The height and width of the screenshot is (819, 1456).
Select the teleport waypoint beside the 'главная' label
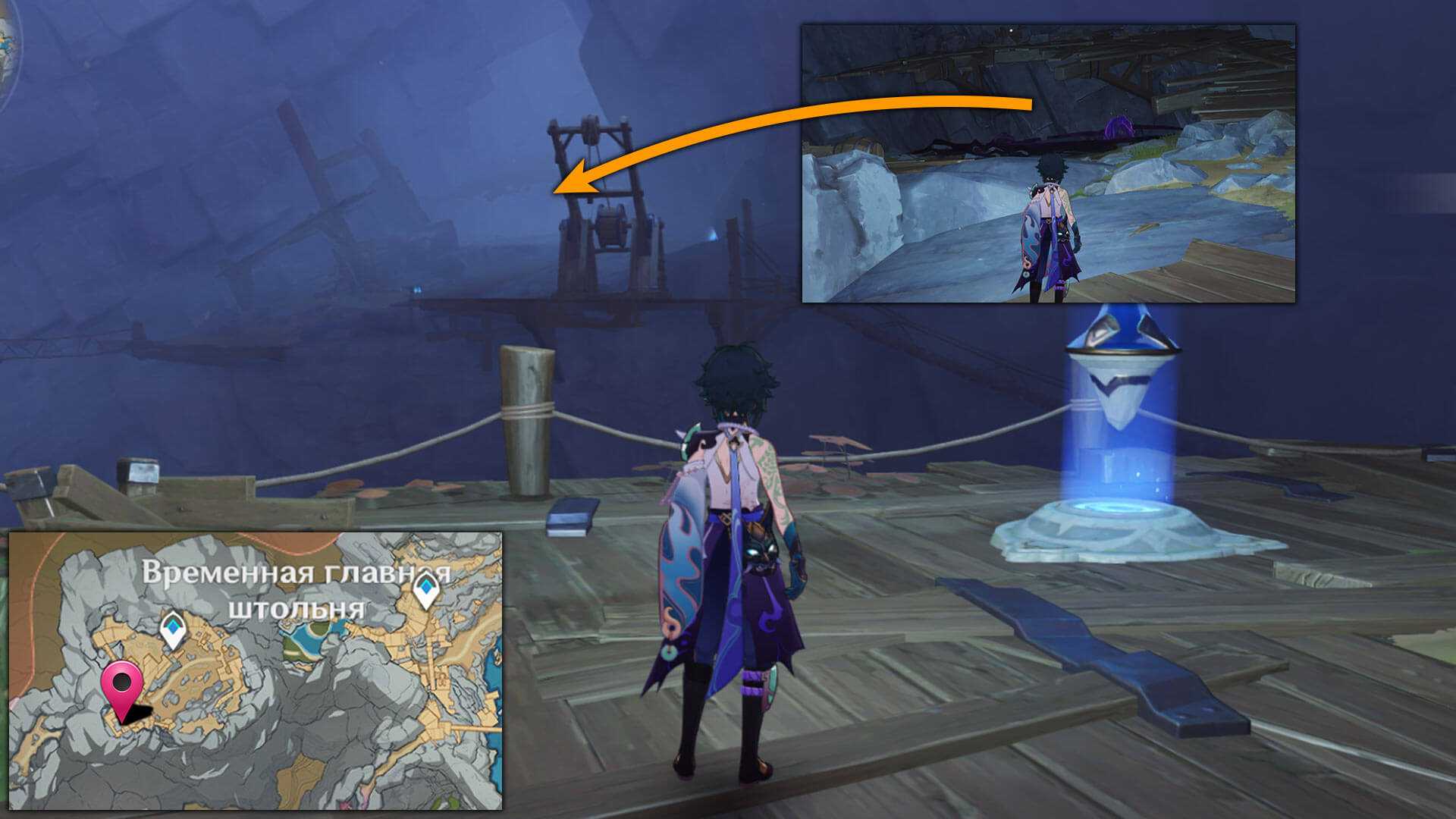[426, 590]
